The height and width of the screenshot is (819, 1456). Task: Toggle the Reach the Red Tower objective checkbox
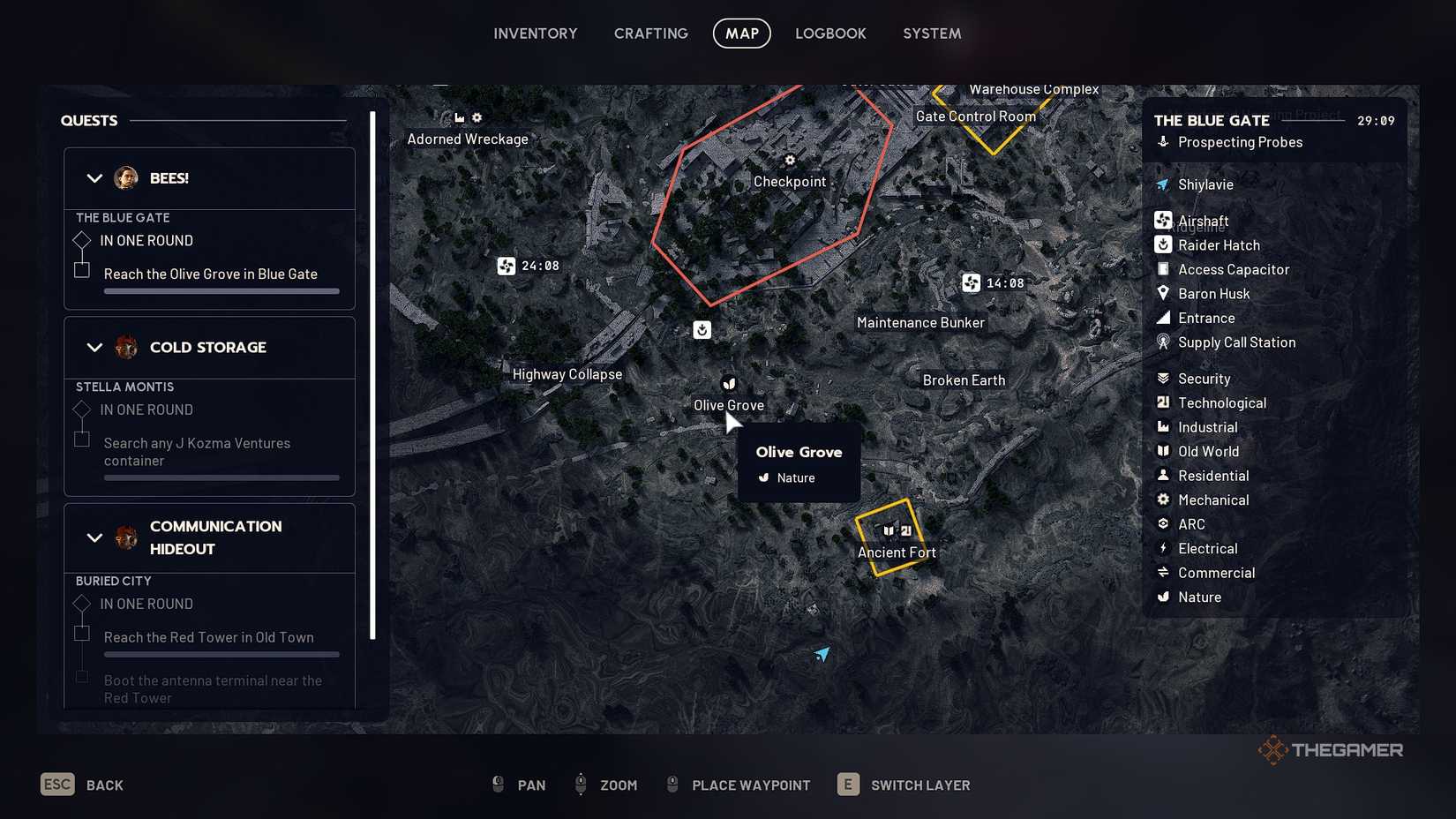[x=82, y=634]
